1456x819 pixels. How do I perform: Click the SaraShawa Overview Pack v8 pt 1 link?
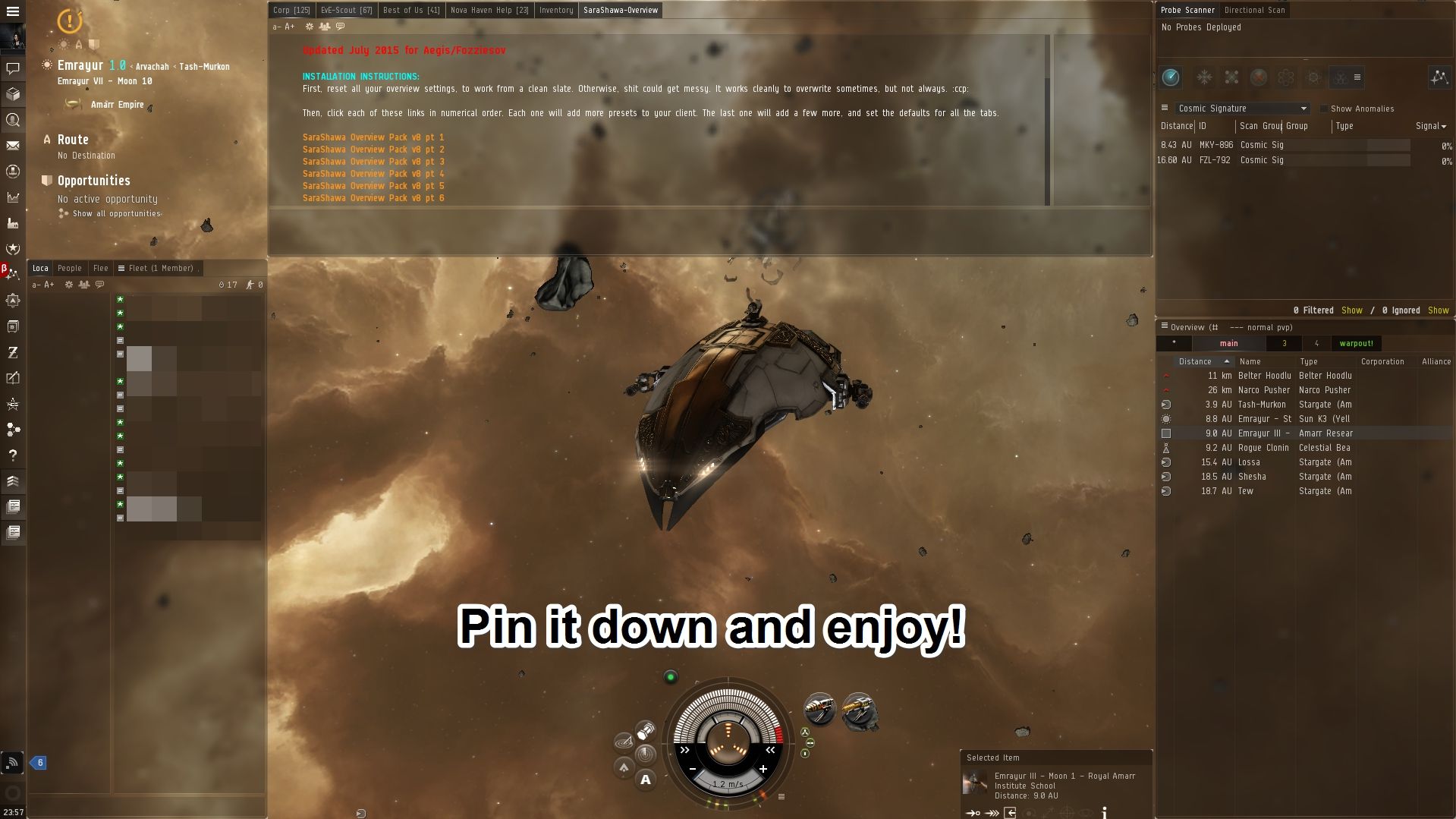(x=373, y=137)
